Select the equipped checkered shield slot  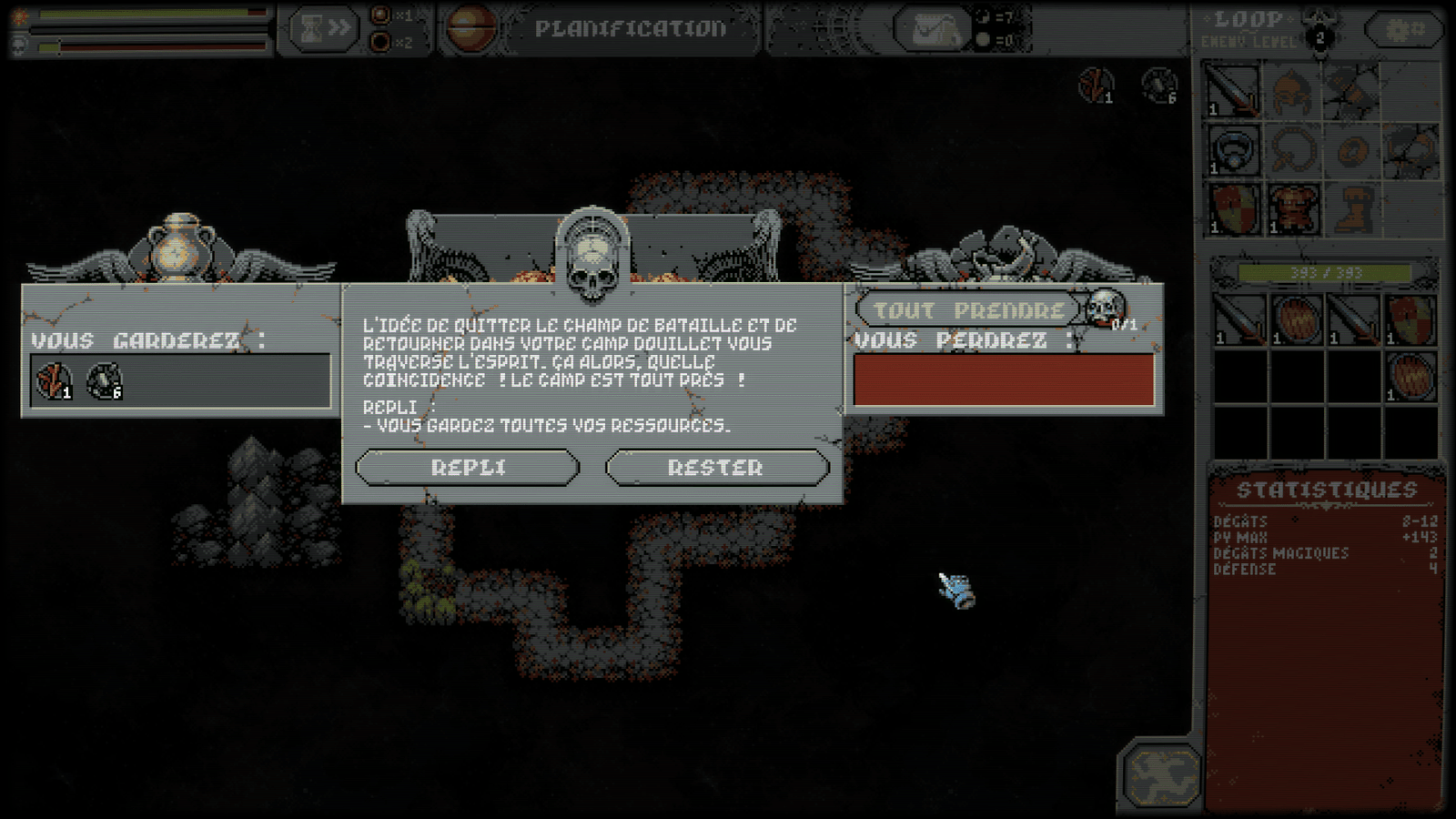coord(1232,208)
